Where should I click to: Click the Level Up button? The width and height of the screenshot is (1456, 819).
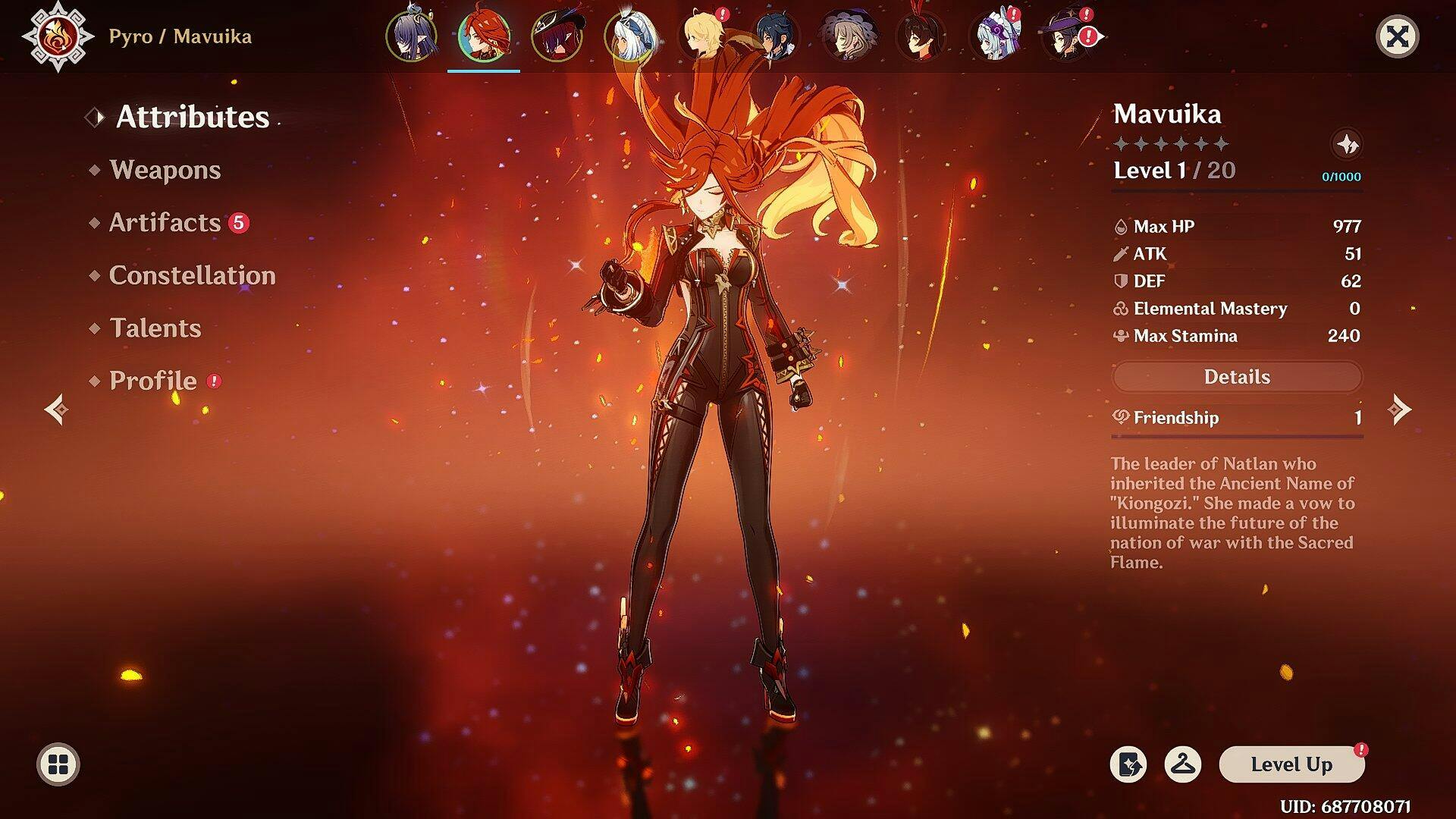[1291, 764]
